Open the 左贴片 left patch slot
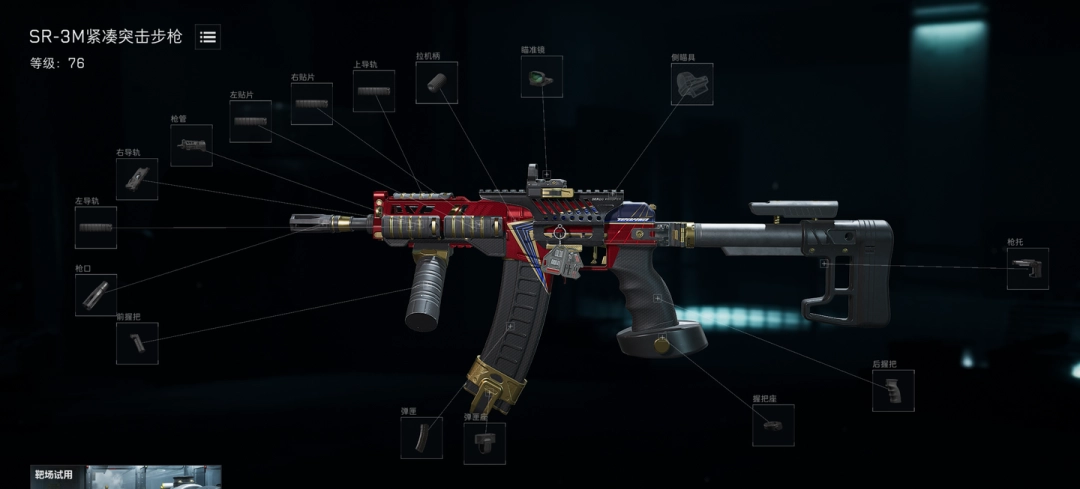 (250, 122)
